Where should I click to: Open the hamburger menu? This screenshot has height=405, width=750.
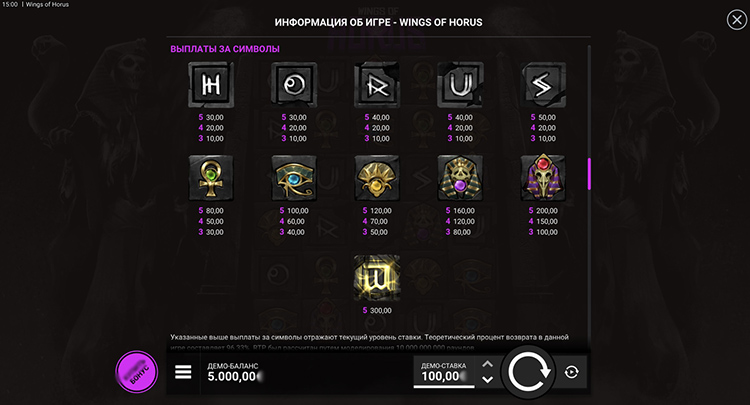(x=183, y=372)
